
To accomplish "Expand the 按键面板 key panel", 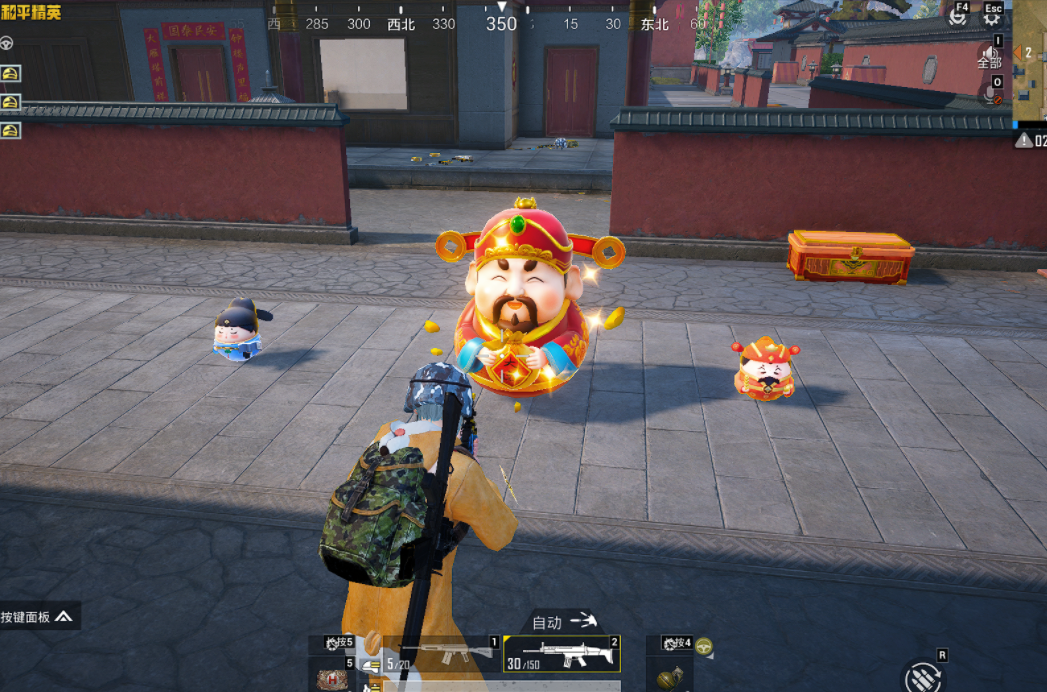I will (39, 616).
